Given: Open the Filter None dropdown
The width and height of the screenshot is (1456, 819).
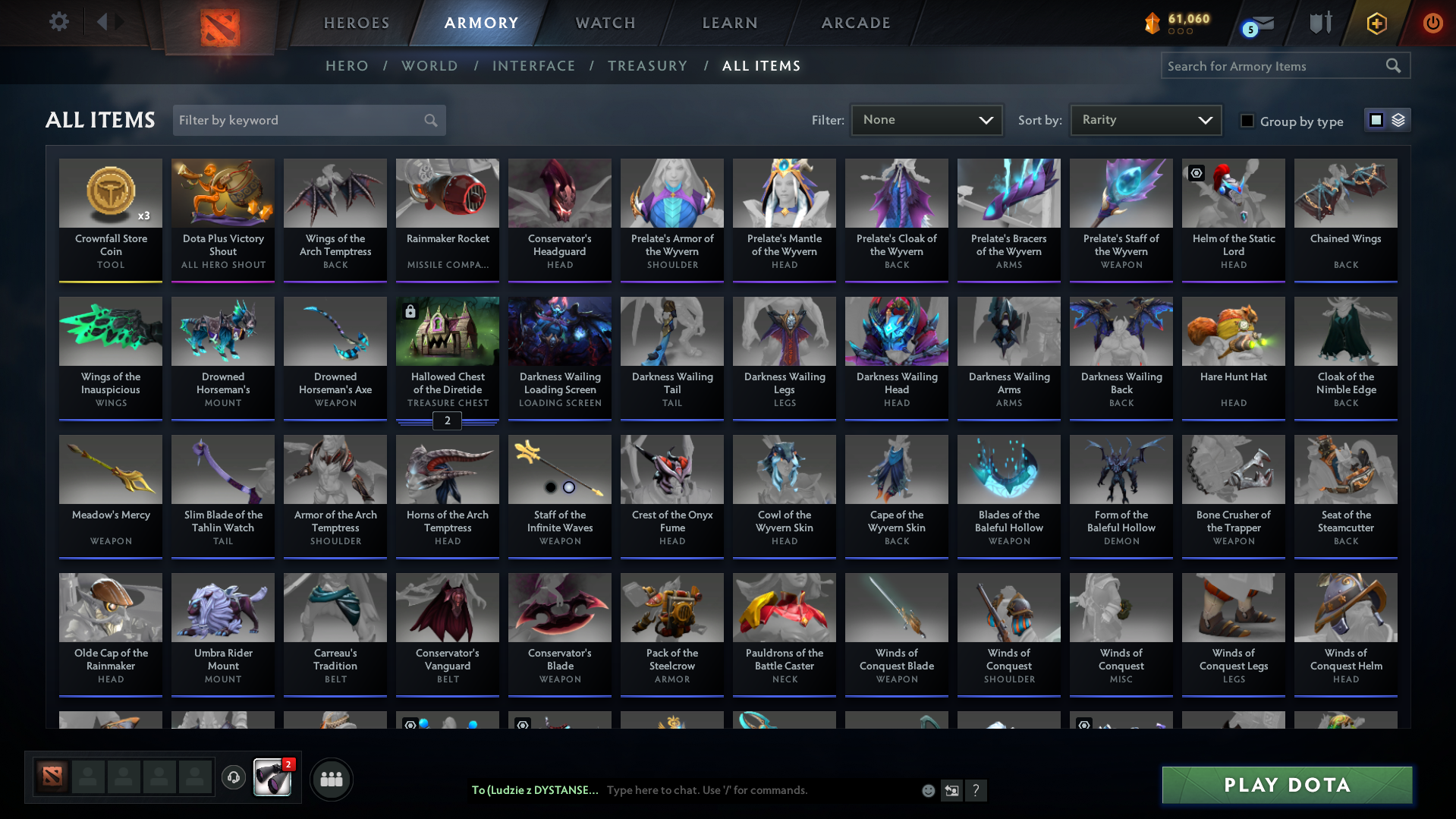Looking at the screenshot, I should pyautogui.click(x=926, y=119).
